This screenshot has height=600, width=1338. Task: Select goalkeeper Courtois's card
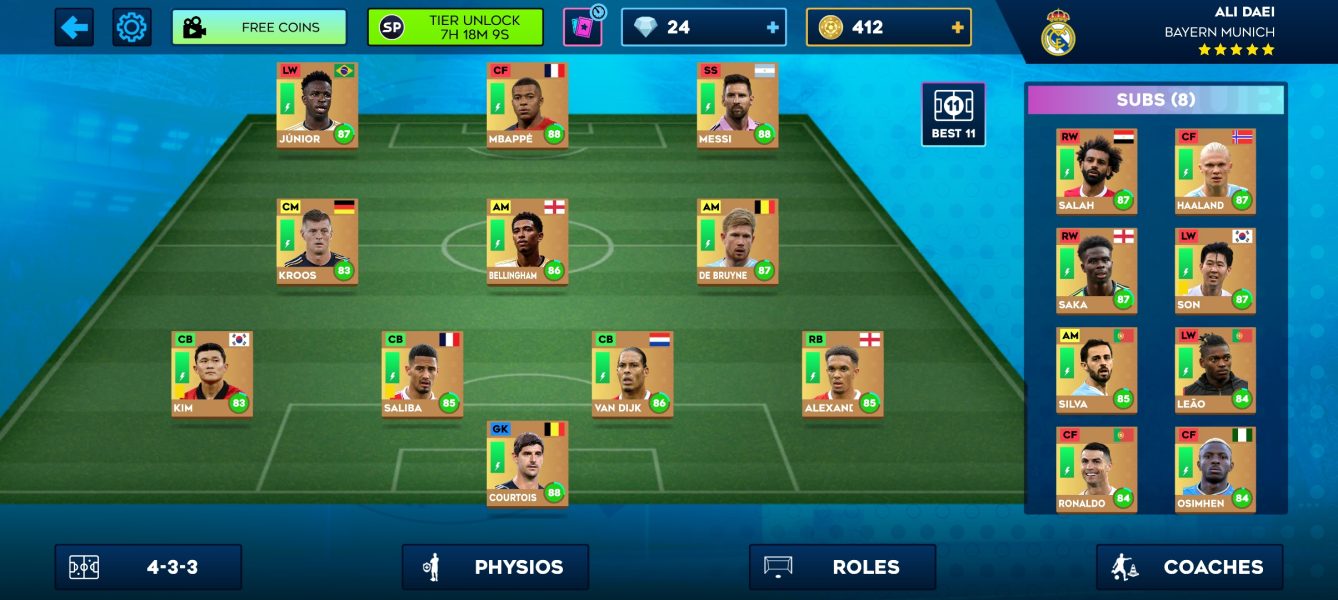[x=527, y=464]
